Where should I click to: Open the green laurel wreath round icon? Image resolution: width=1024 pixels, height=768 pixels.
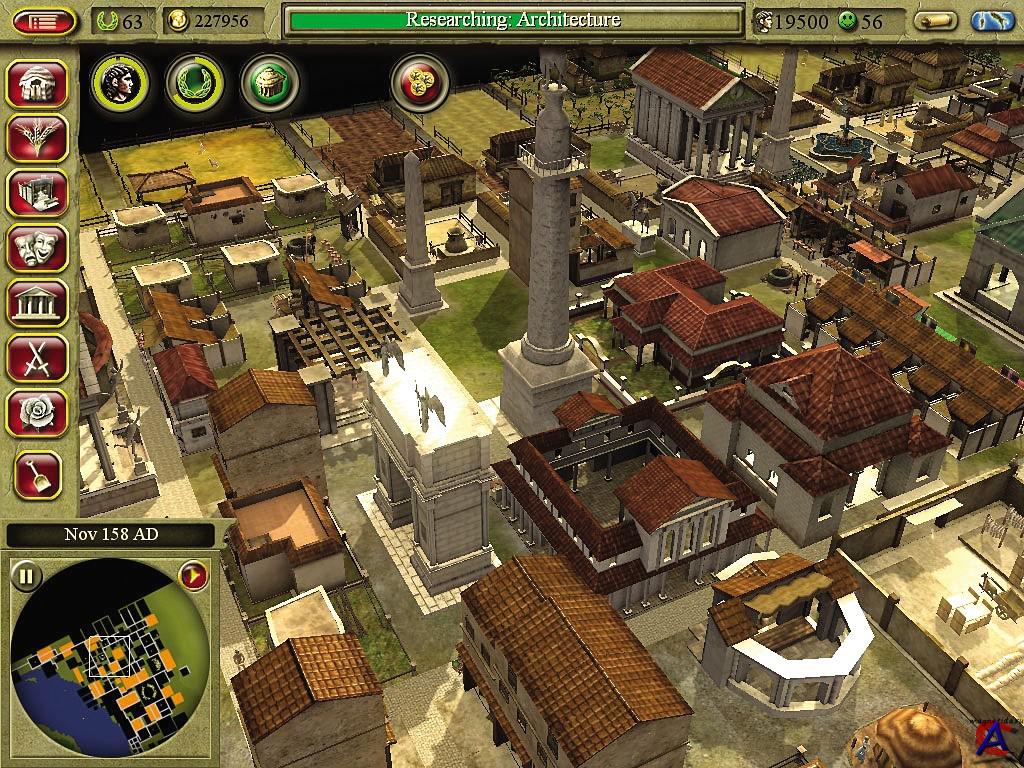pos(194,83)
